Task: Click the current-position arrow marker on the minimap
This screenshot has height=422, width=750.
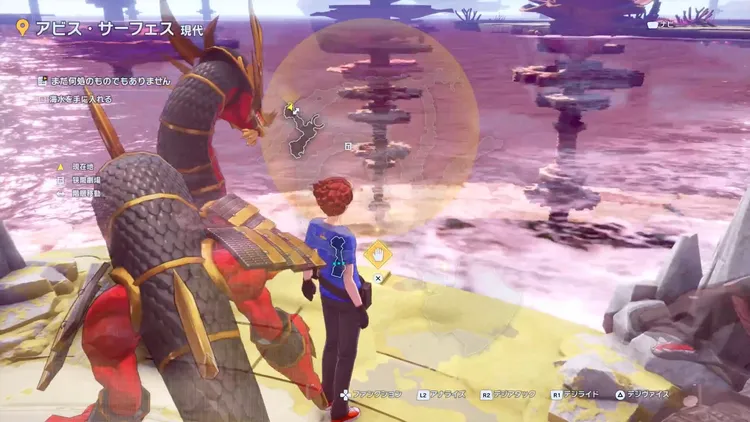Action: coord(291,109)
